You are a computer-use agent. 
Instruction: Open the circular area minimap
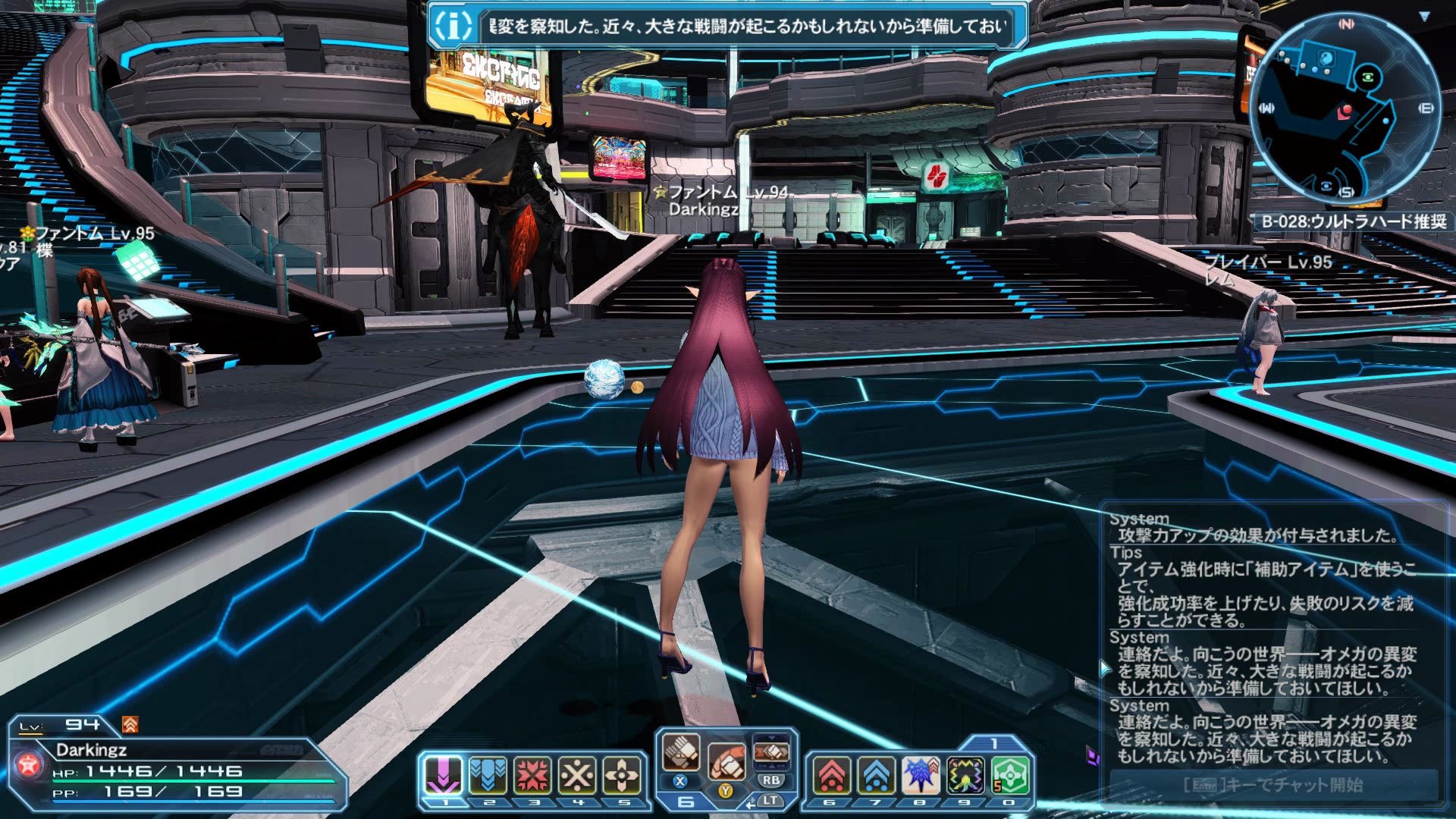click(x=1345, y=110)
